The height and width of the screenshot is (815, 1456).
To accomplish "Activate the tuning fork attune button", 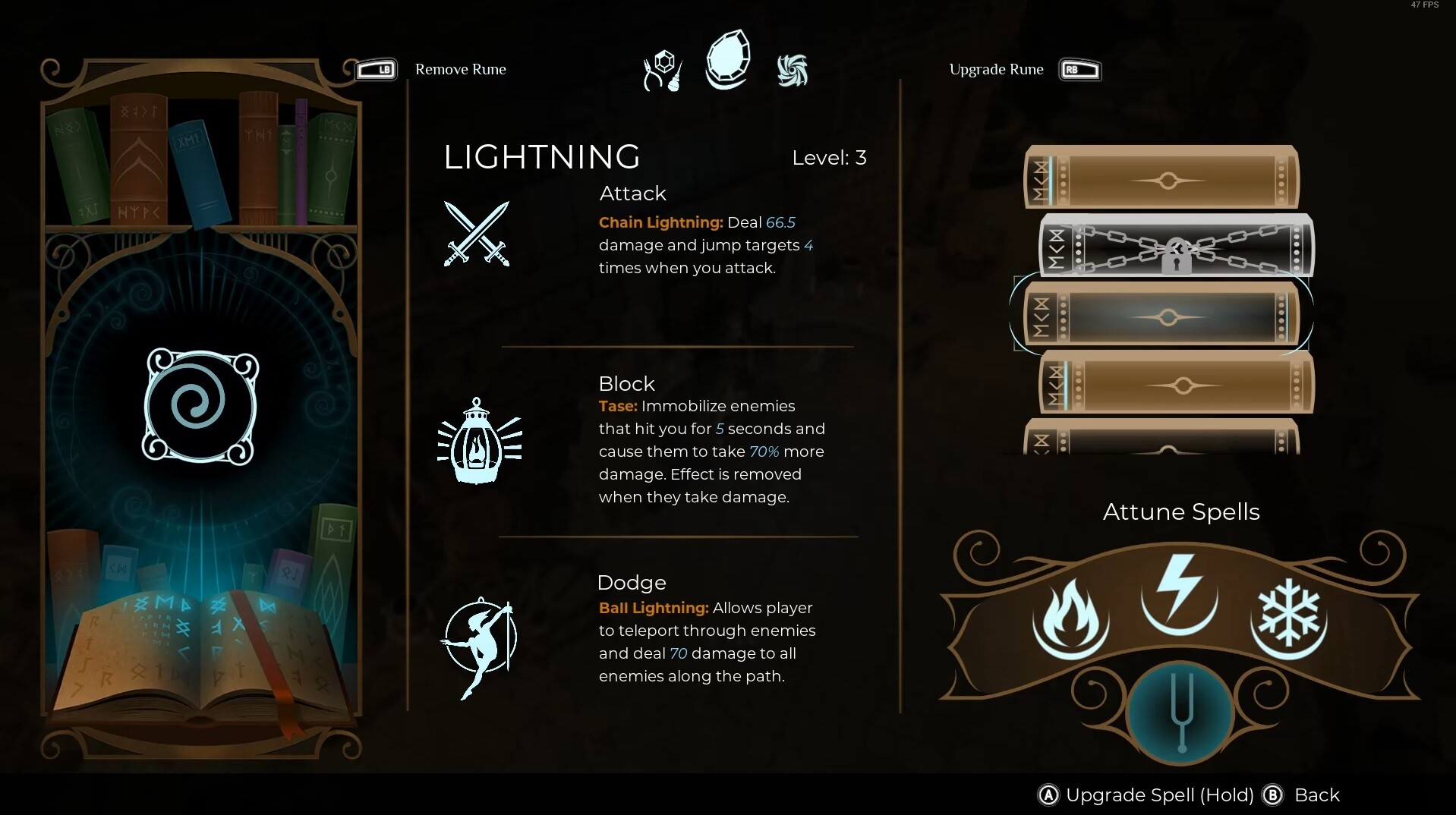I will click(x=1180, y=713).
